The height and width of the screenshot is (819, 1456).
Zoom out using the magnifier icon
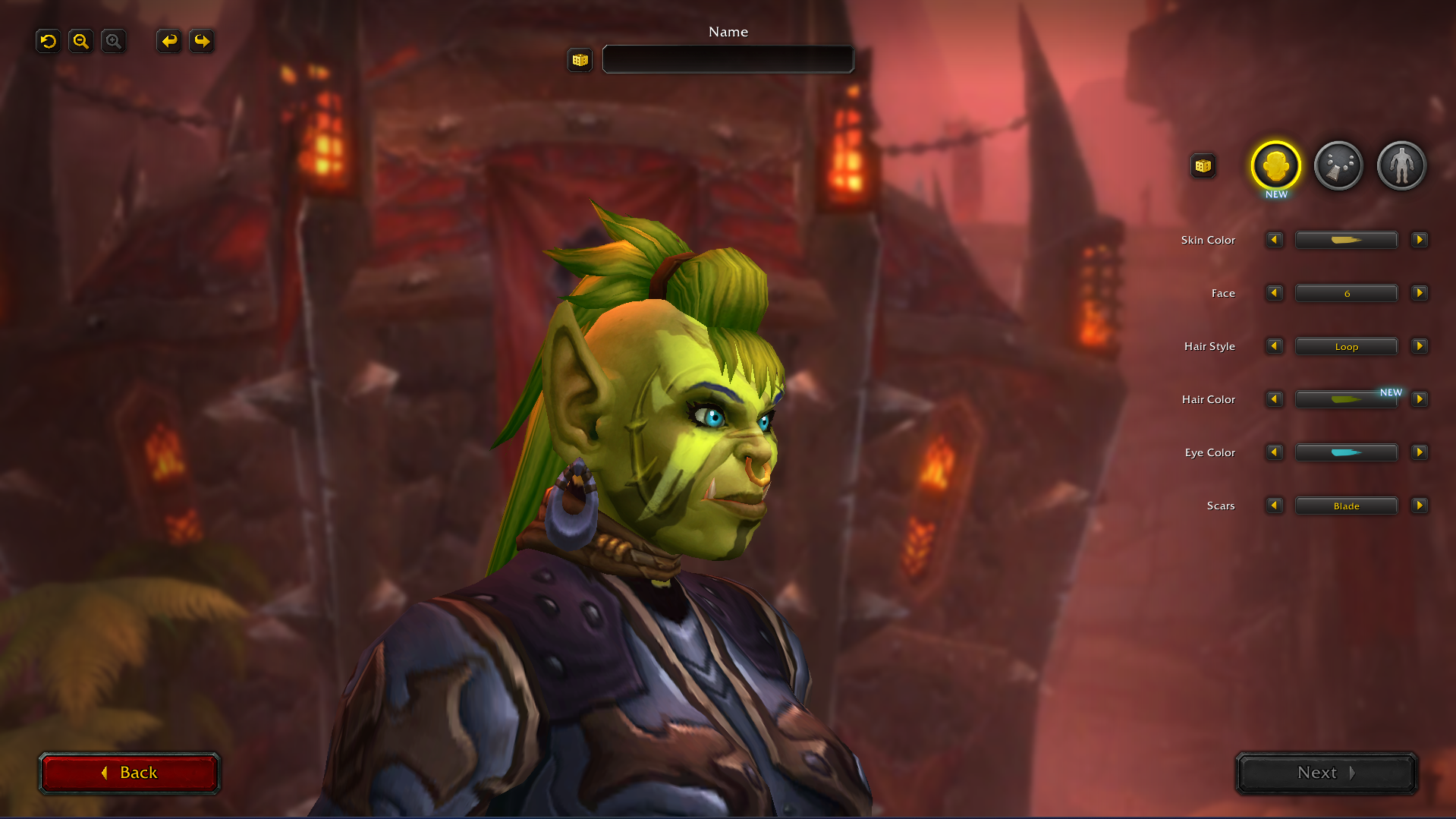tap(80, 41)
